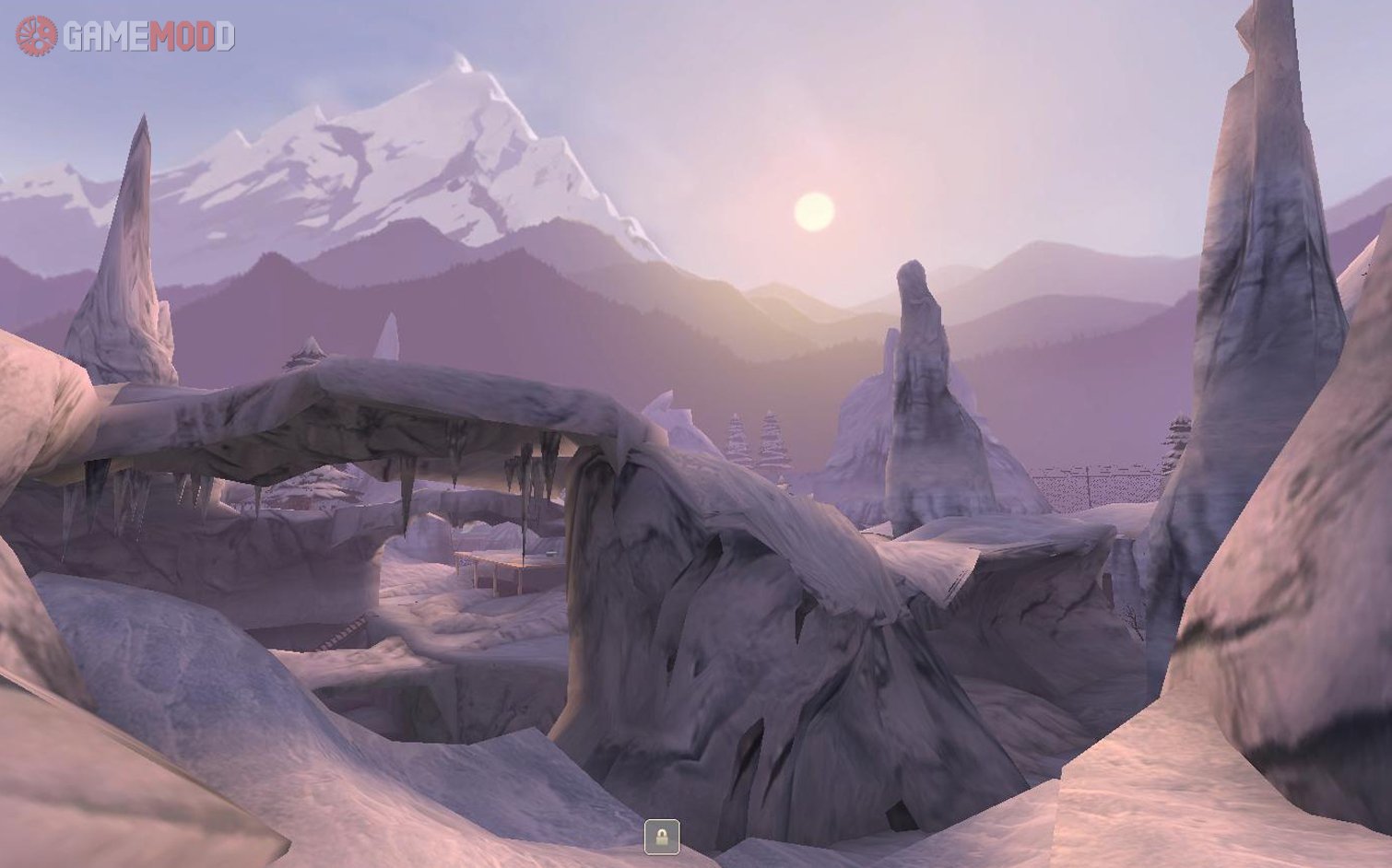Open the GameModd watermark logo
This screenshot has height=868, width=1392.
click(x=125, y=36)
